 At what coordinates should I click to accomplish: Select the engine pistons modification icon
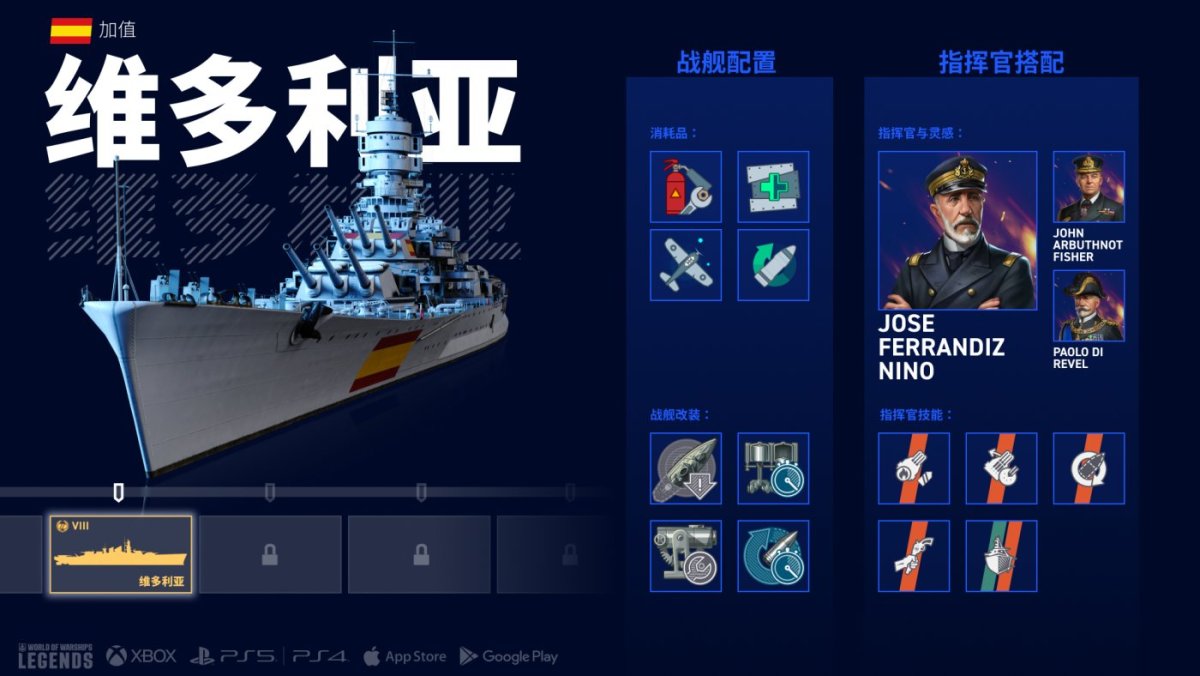click(773, 468)
